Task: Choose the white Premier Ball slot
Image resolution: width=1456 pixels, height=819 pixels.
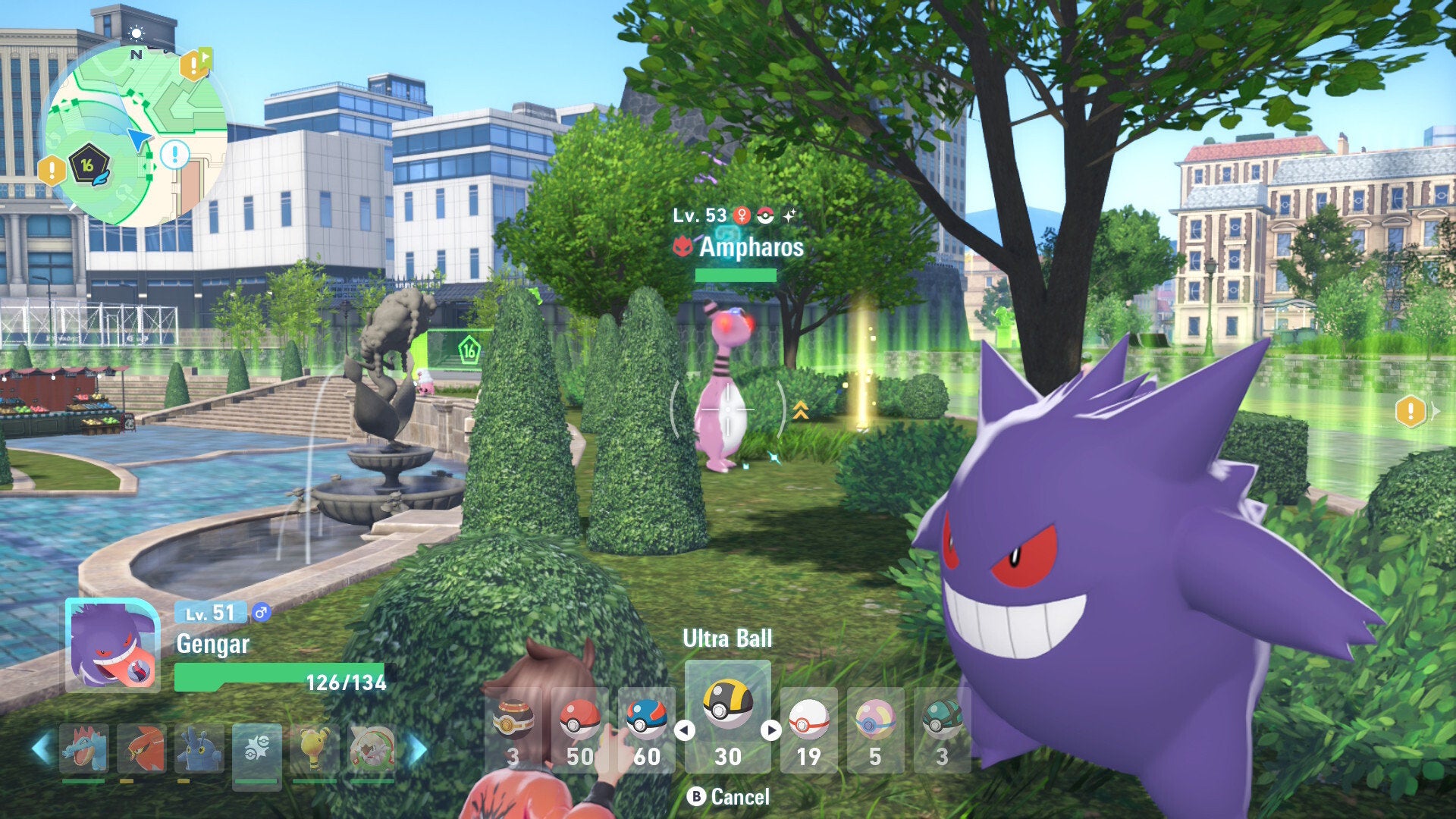Action: tap(808, 728)
